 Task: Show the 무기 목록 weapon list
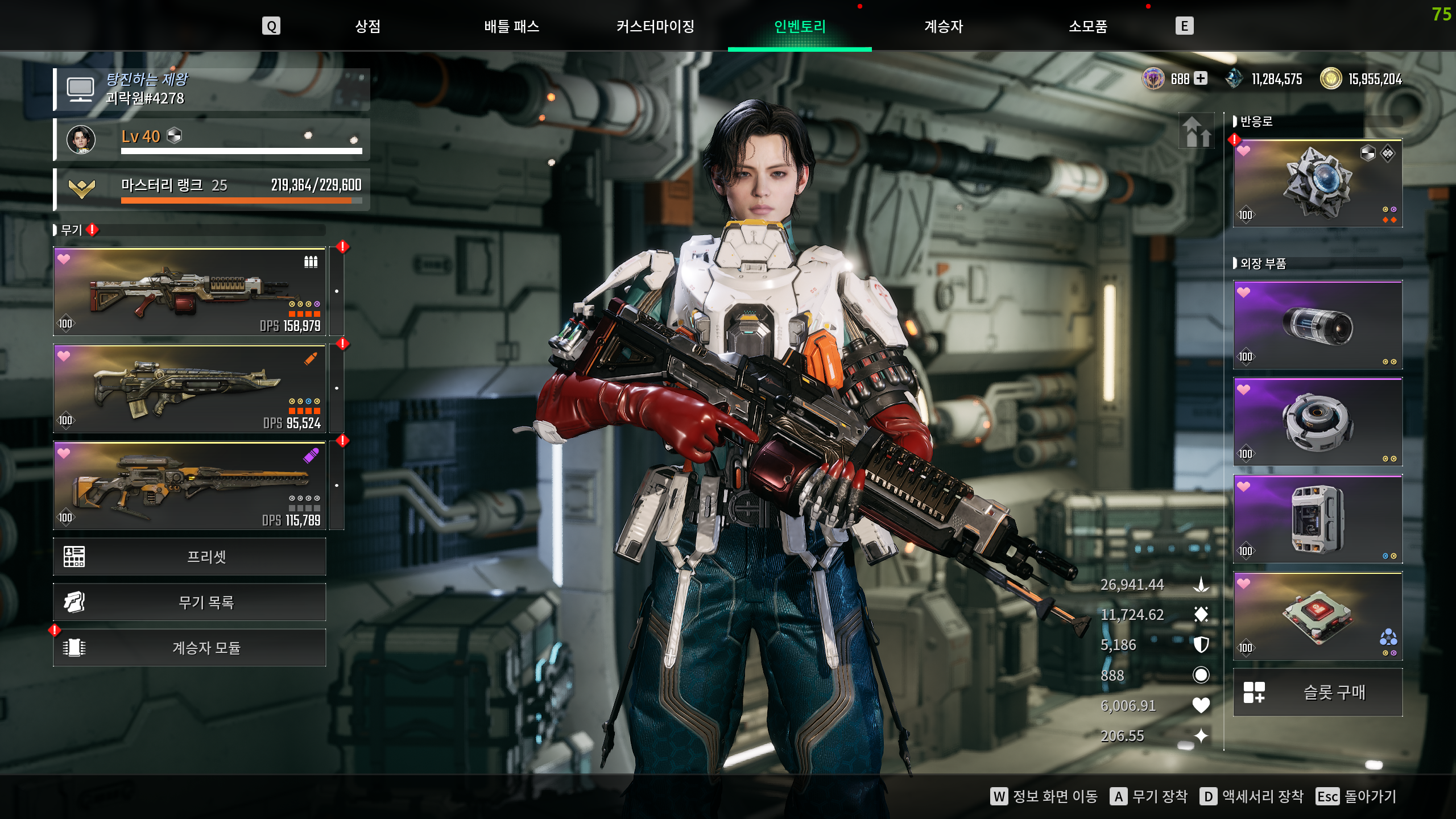click(190, 602)
